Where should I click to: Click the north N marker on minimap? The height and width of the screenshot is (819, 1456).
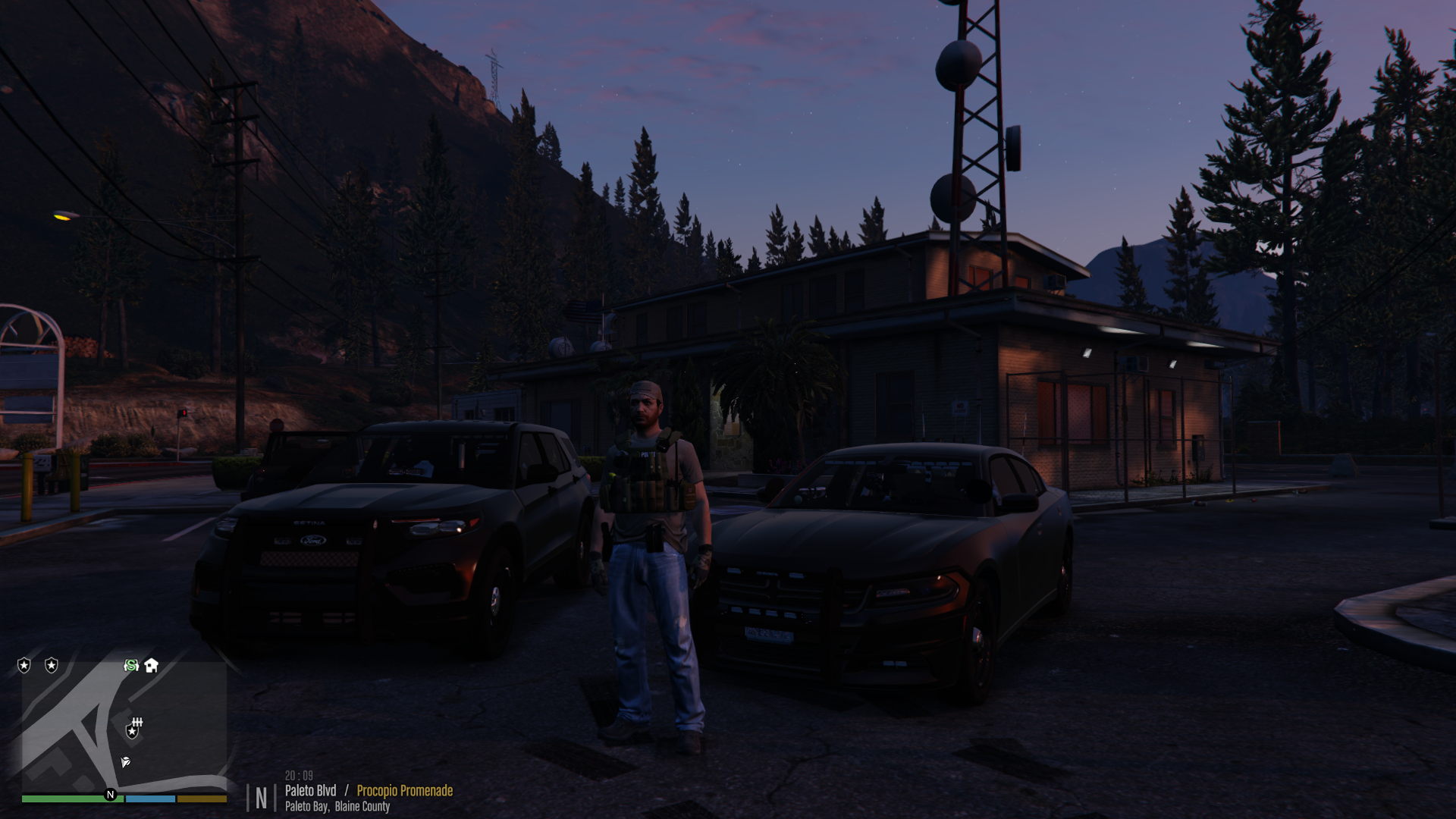[x=111, y=795]
